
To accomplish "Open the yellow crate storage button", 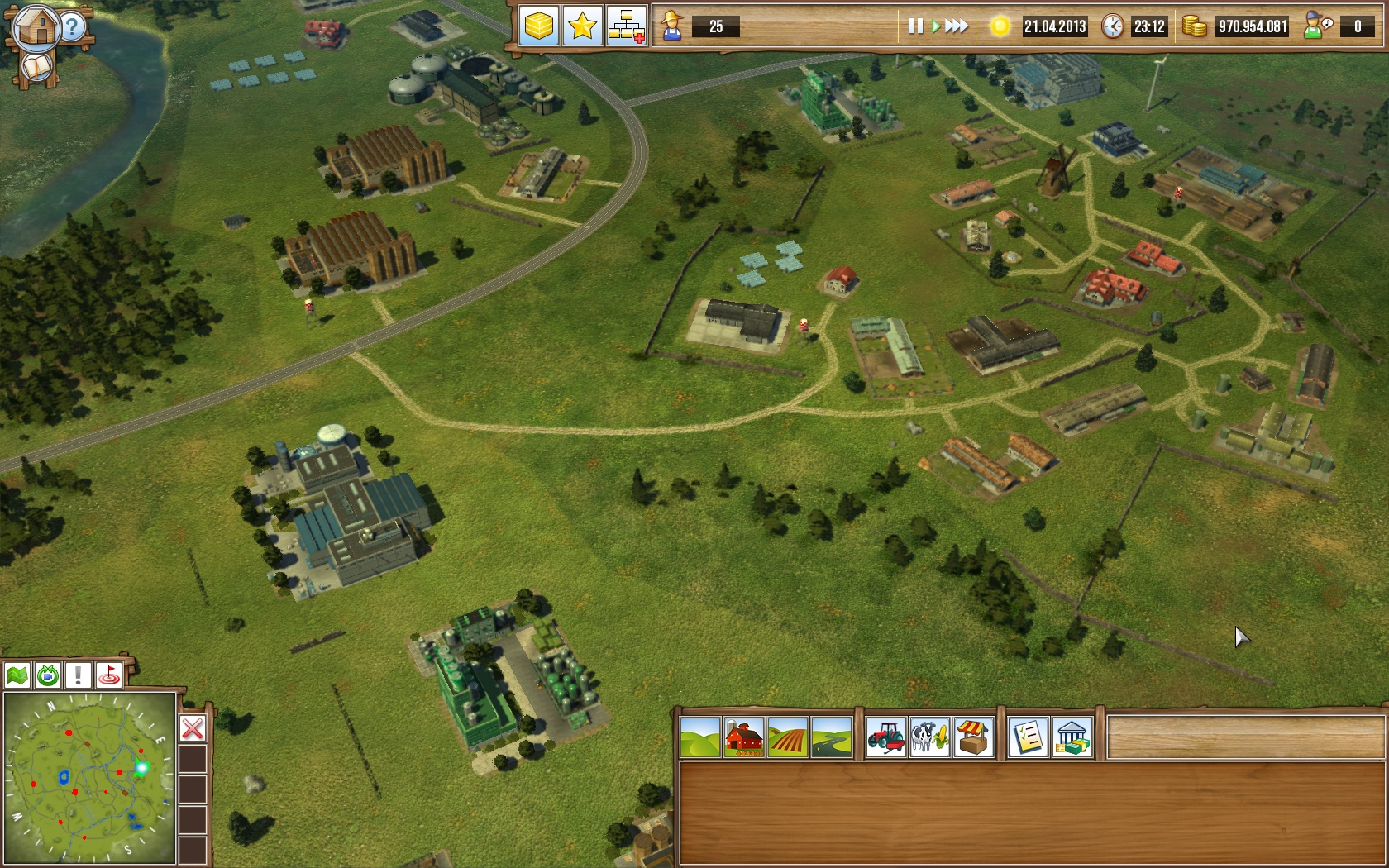I will click(x=538, y=26).
